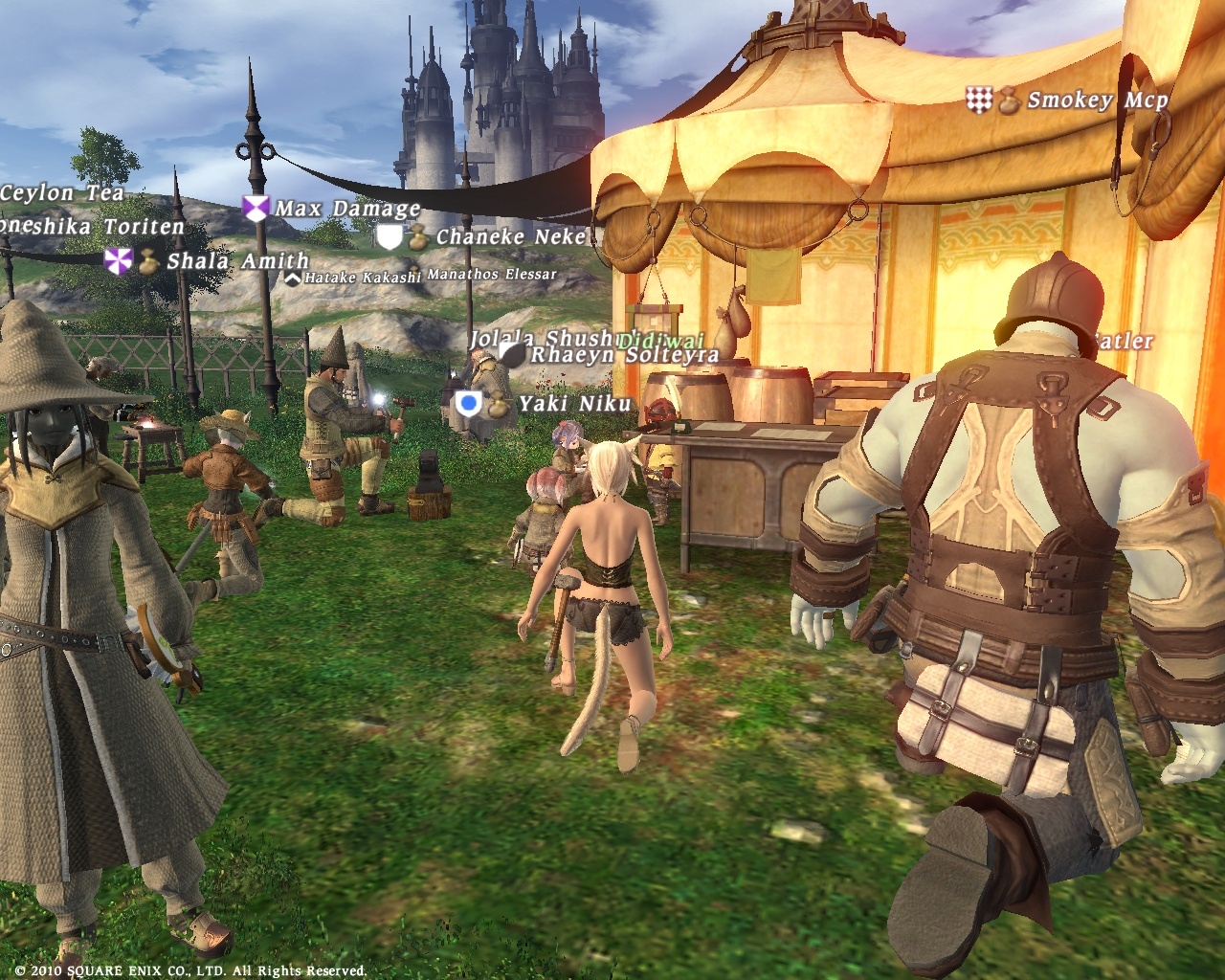
Task: Click the Chaneke Neke name label
Action: pyautogui.click(x=510, y=236)
